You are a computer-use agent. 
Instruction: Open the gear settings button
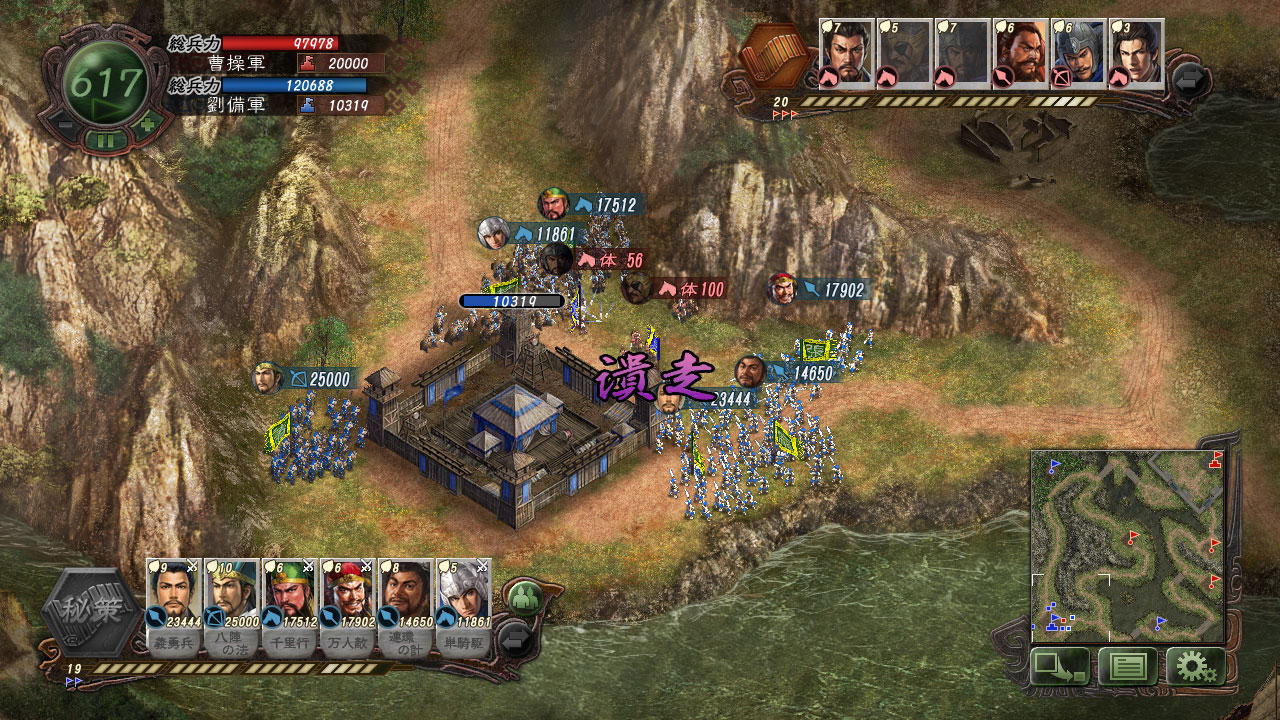pyautogui.click(x=1196, y=666)
